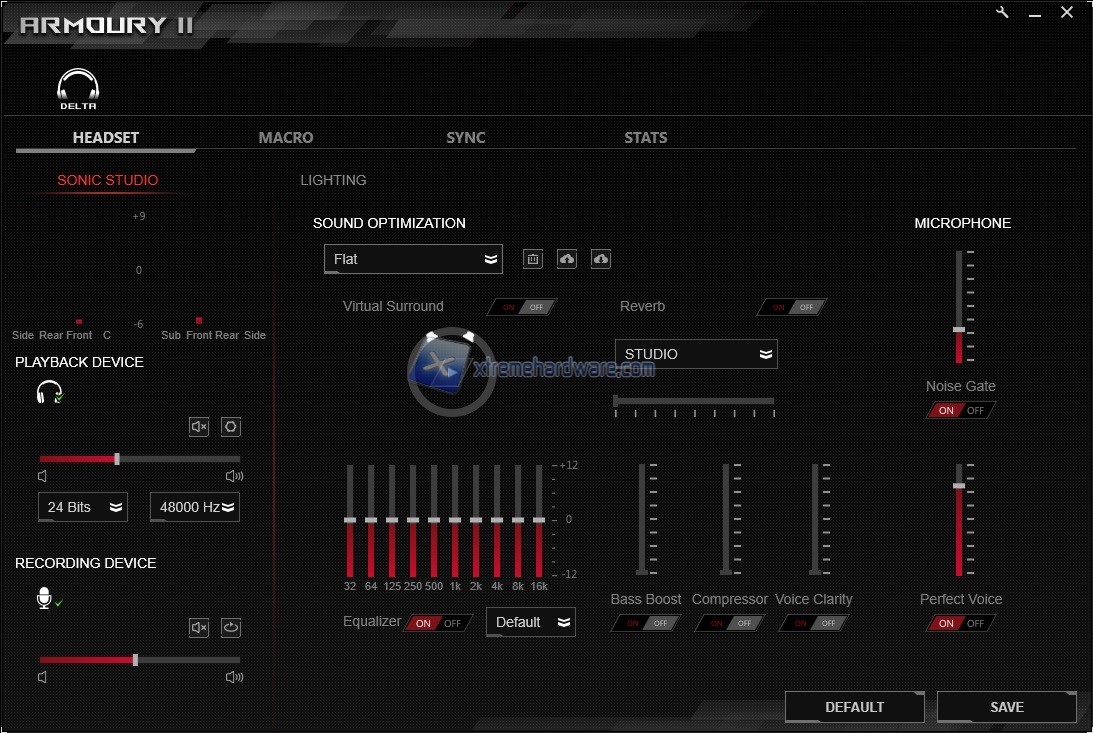
Task: Show the STATS tab
Action: coord(645,138)
